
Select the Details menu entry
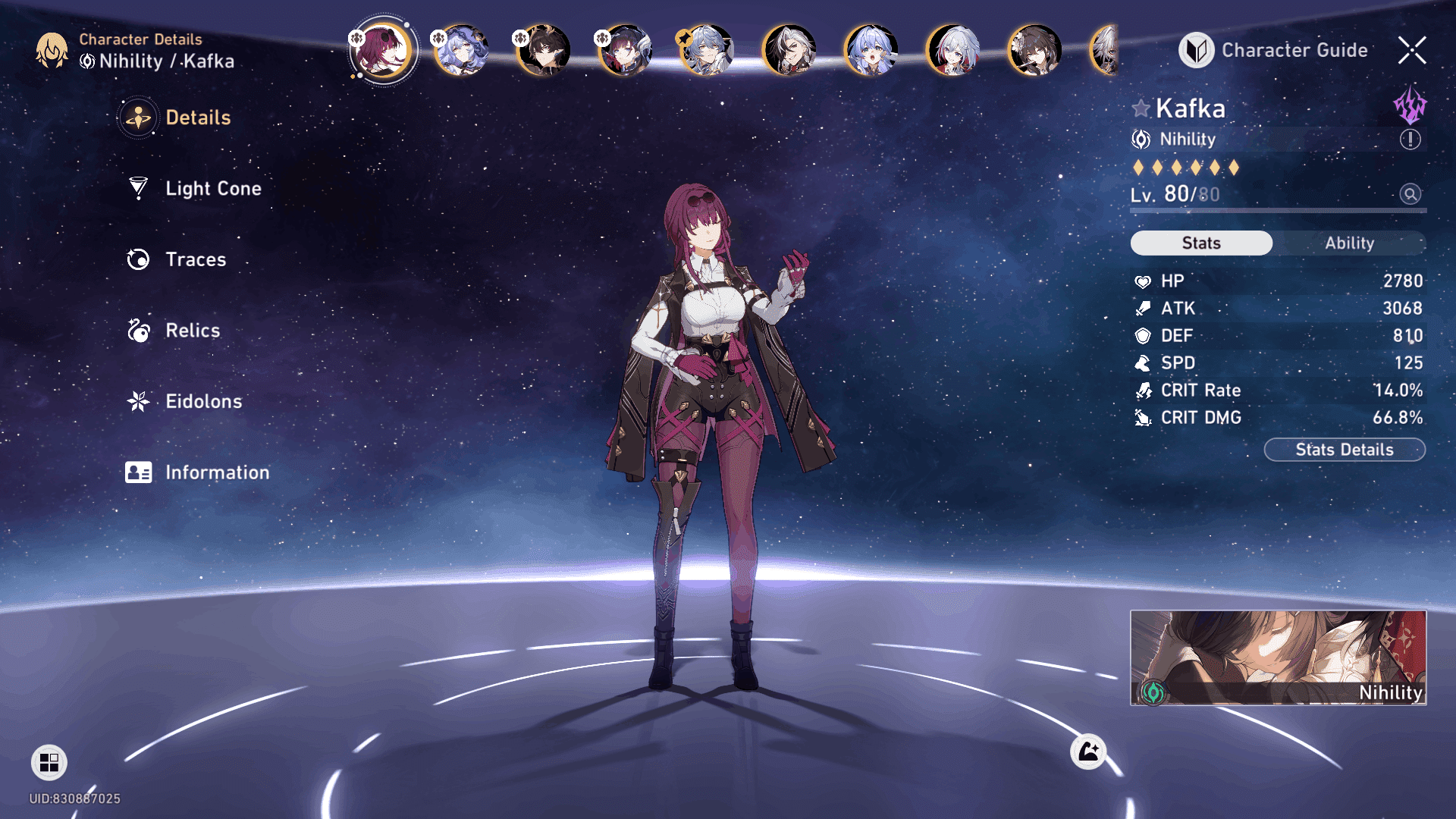(197, 118)
